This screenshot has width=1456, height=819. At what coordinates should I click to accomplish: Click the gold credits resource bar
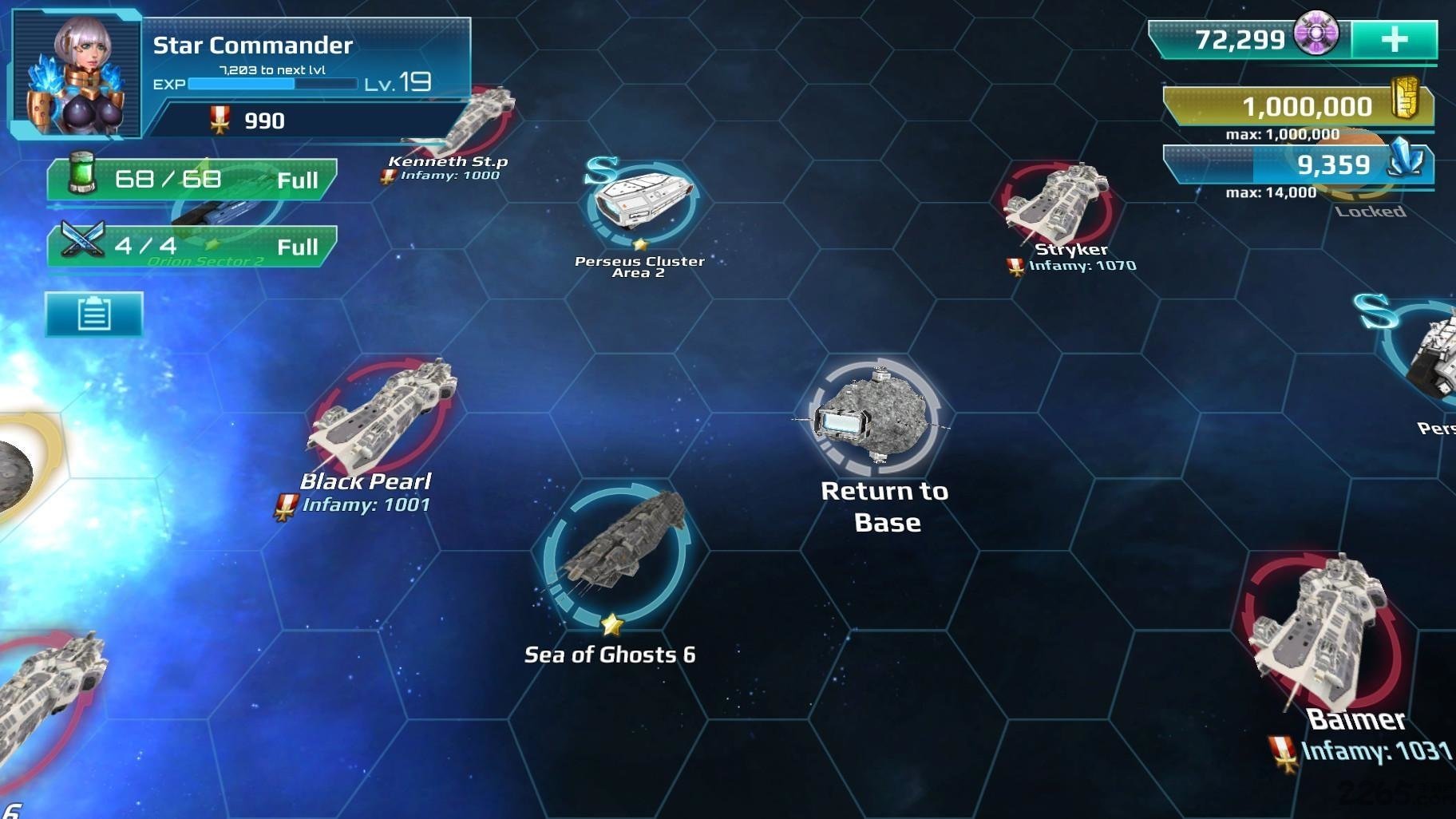click(1298, 106)
